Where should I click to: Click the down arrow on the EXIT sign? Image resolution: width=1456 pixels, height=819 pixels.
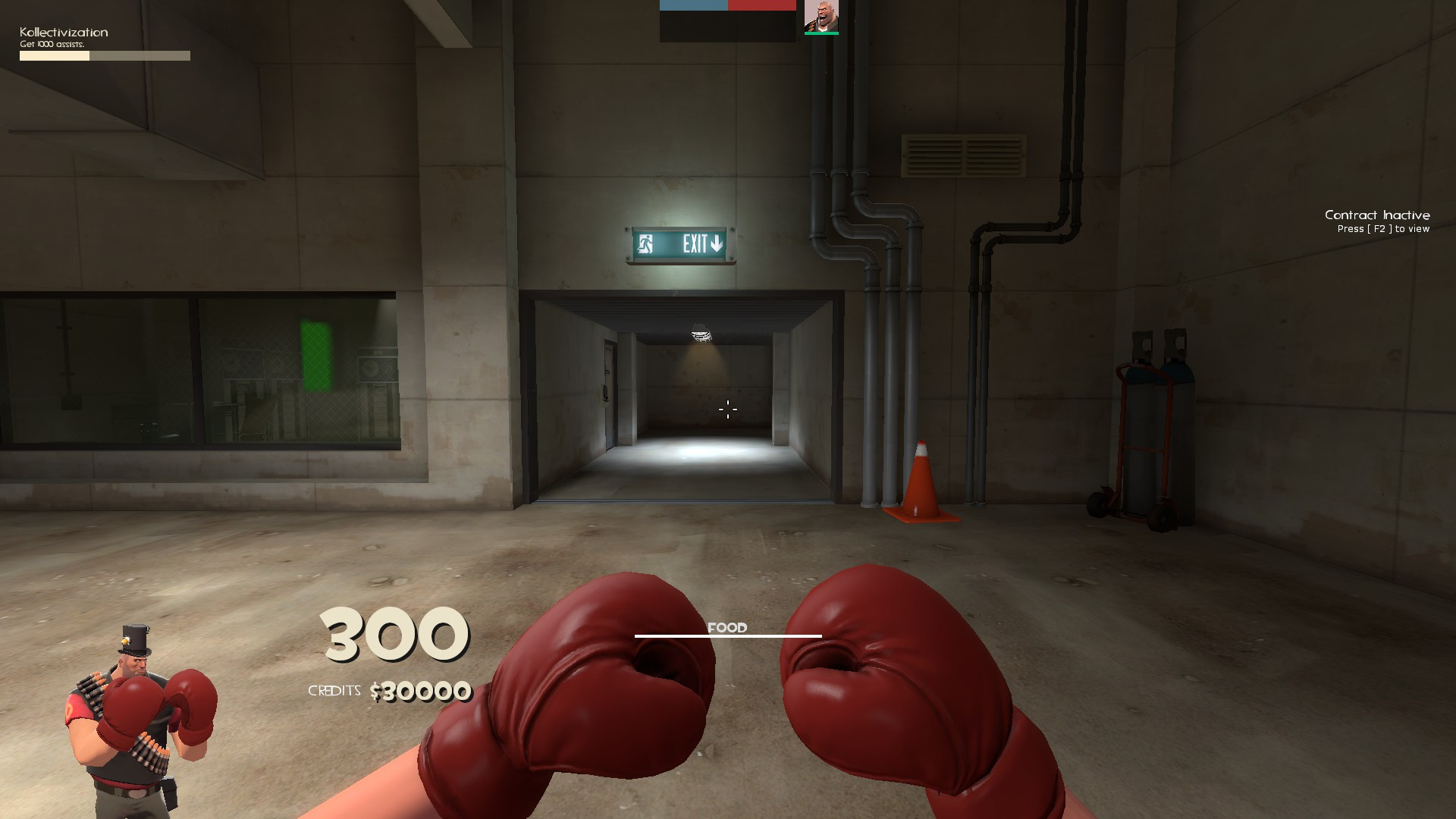point(716,243)
